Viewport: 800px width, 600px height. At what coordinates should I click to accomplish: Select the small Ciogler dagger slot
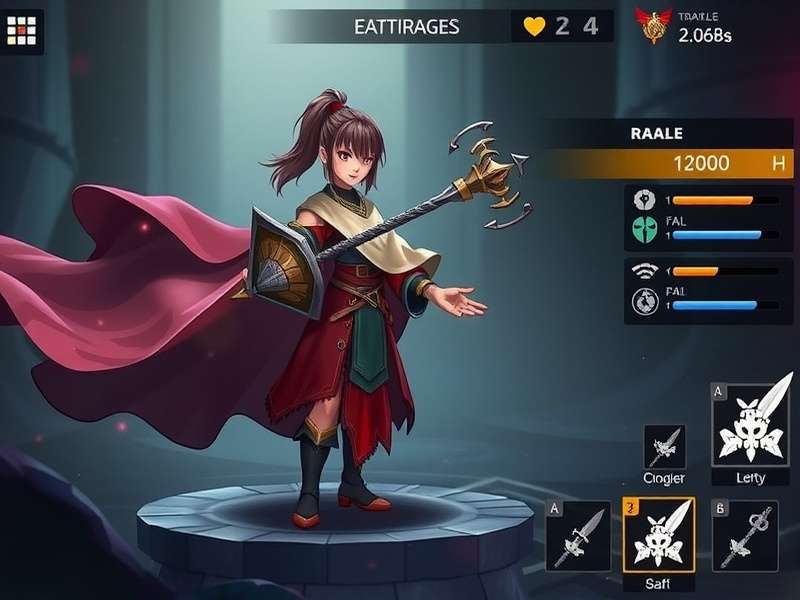[x=664, y=446]
